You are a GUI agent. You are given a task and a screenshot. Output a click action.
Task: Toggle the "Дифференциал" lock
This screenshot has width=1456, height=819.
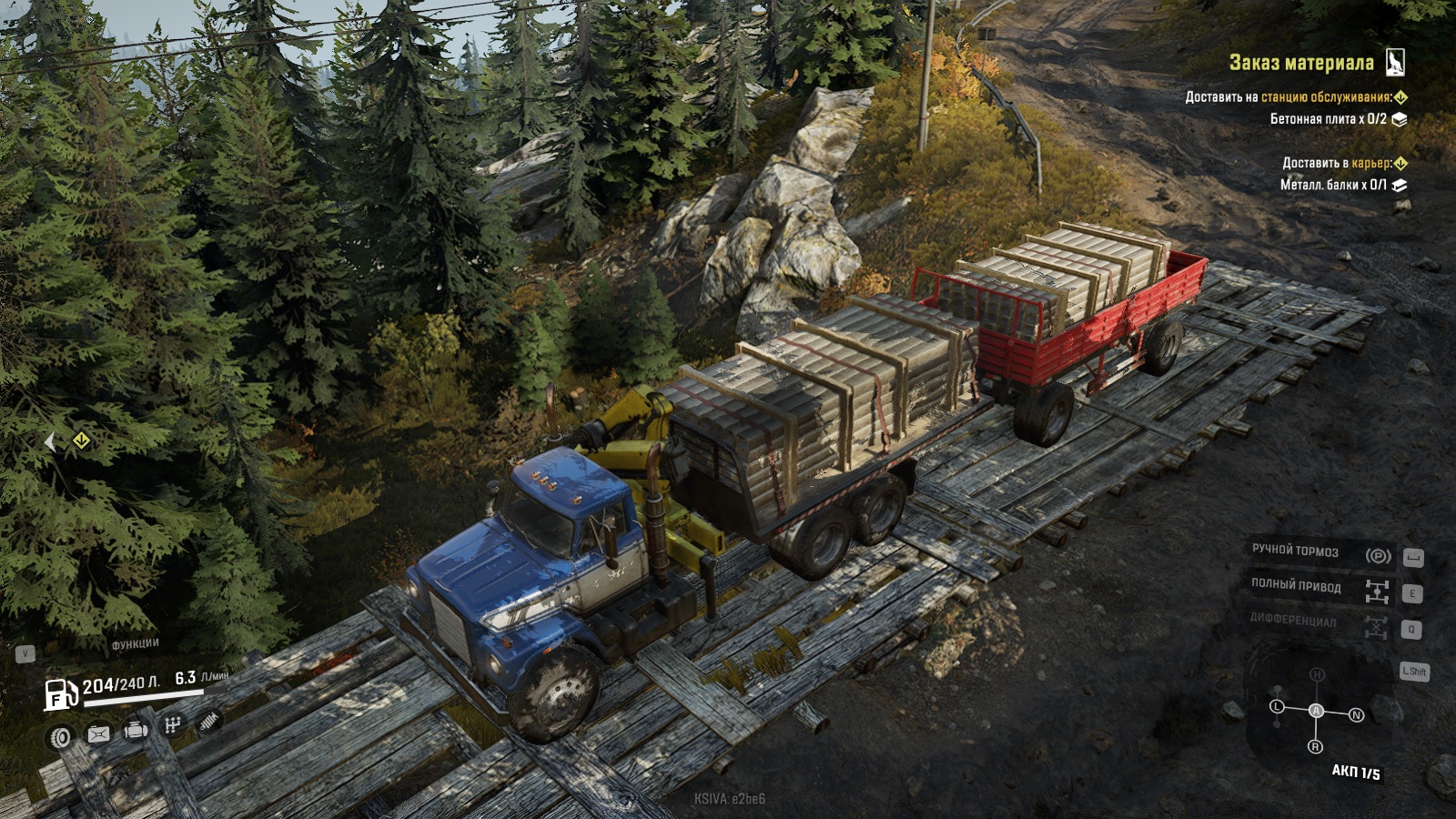(1376, 627)
